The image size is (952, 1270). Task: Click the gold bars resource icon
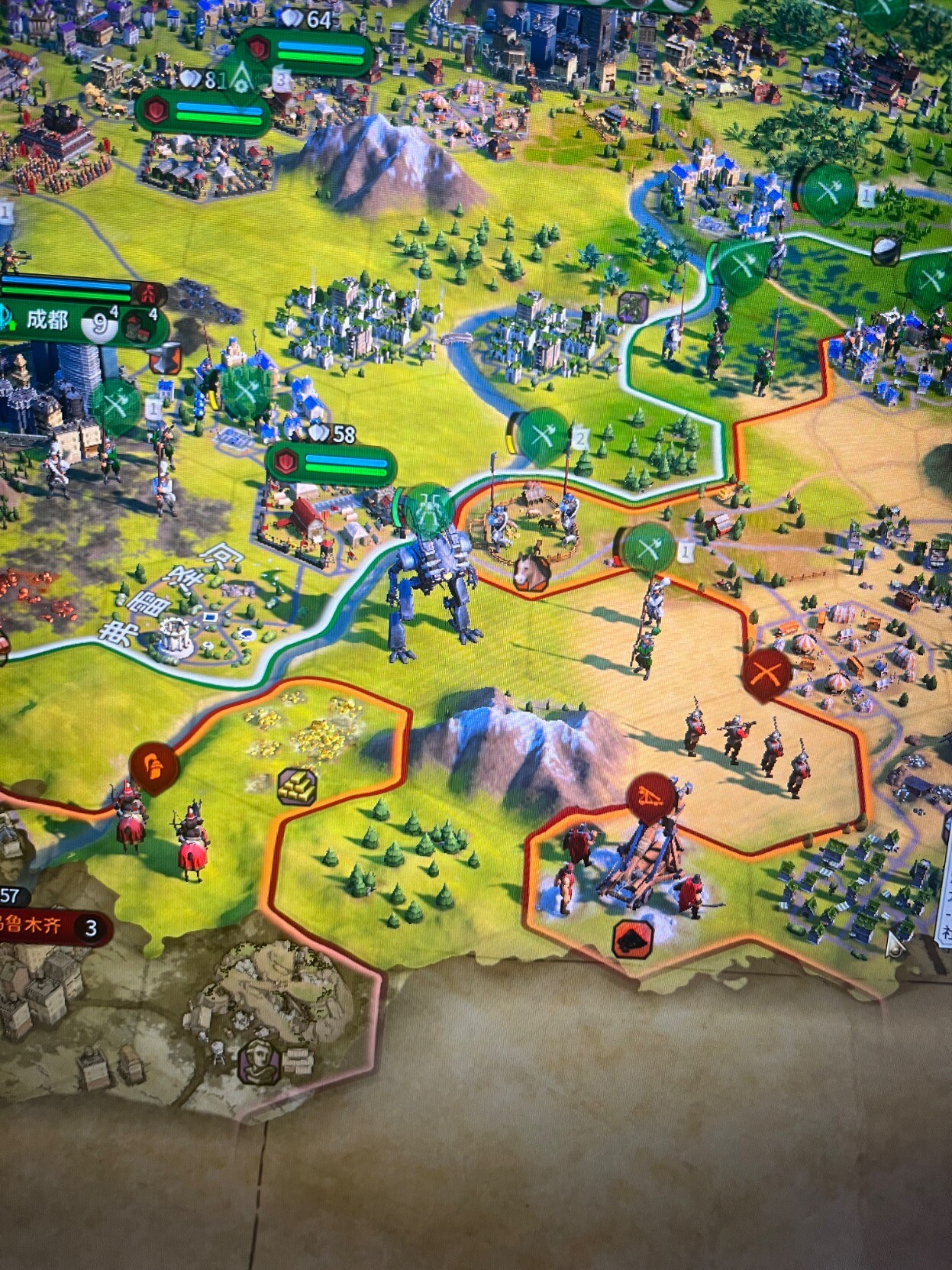[297, 787]
